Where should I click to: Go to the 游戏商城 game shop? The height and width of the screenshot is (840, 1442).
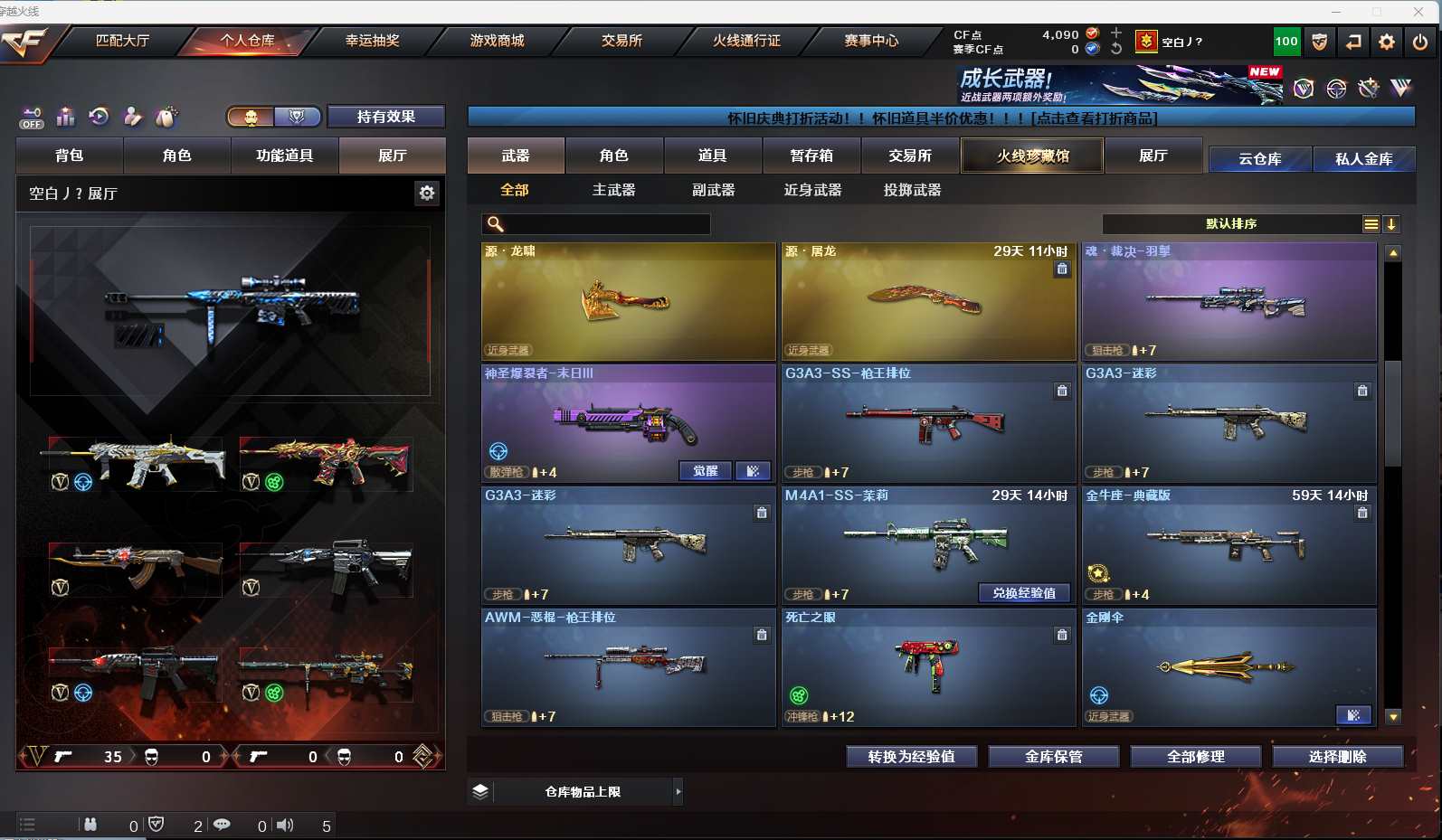coord(497,41)
